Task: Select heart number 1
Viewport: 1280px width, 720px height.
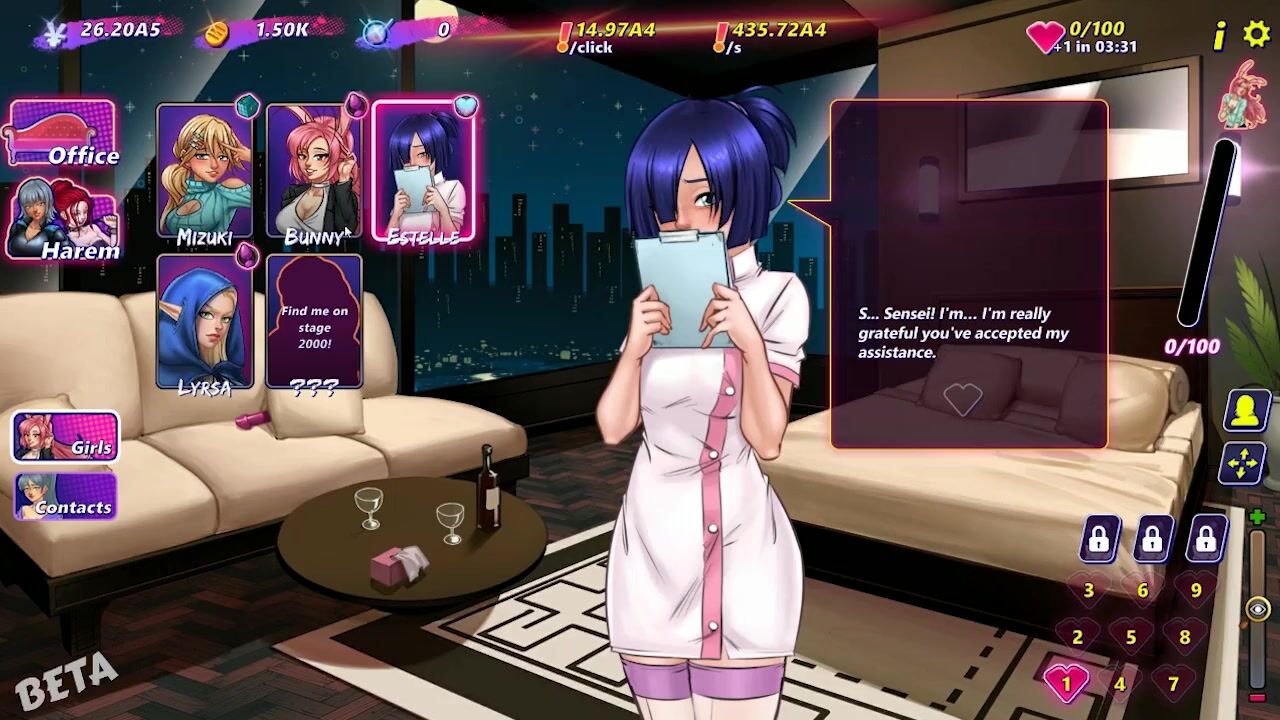Action: click(x=1066, y=684)
